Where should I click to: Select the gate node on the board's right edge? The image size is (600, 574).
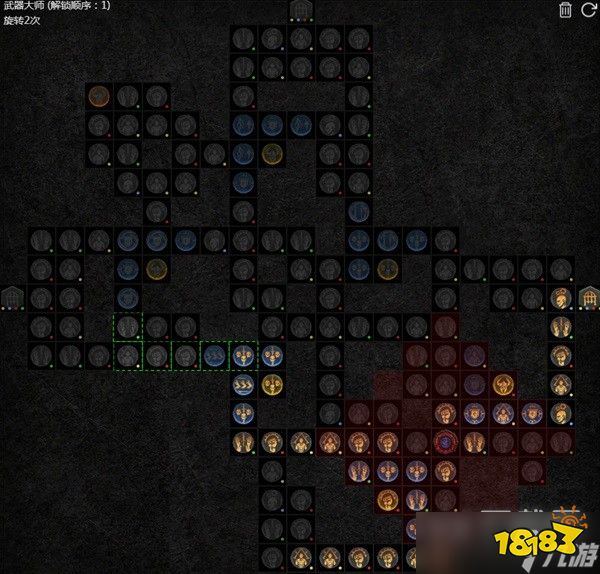pyautogui.click(x=588, y=297)
